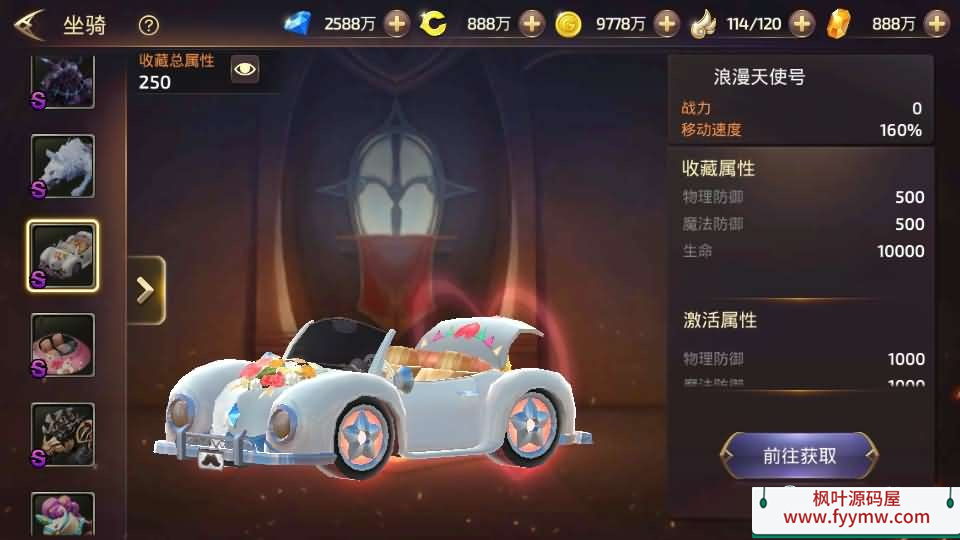Image resolution: width=960 pixels, height=540 pixels.
Task: Select the white convertible car mount thumbnail
Action: (63, 256)
